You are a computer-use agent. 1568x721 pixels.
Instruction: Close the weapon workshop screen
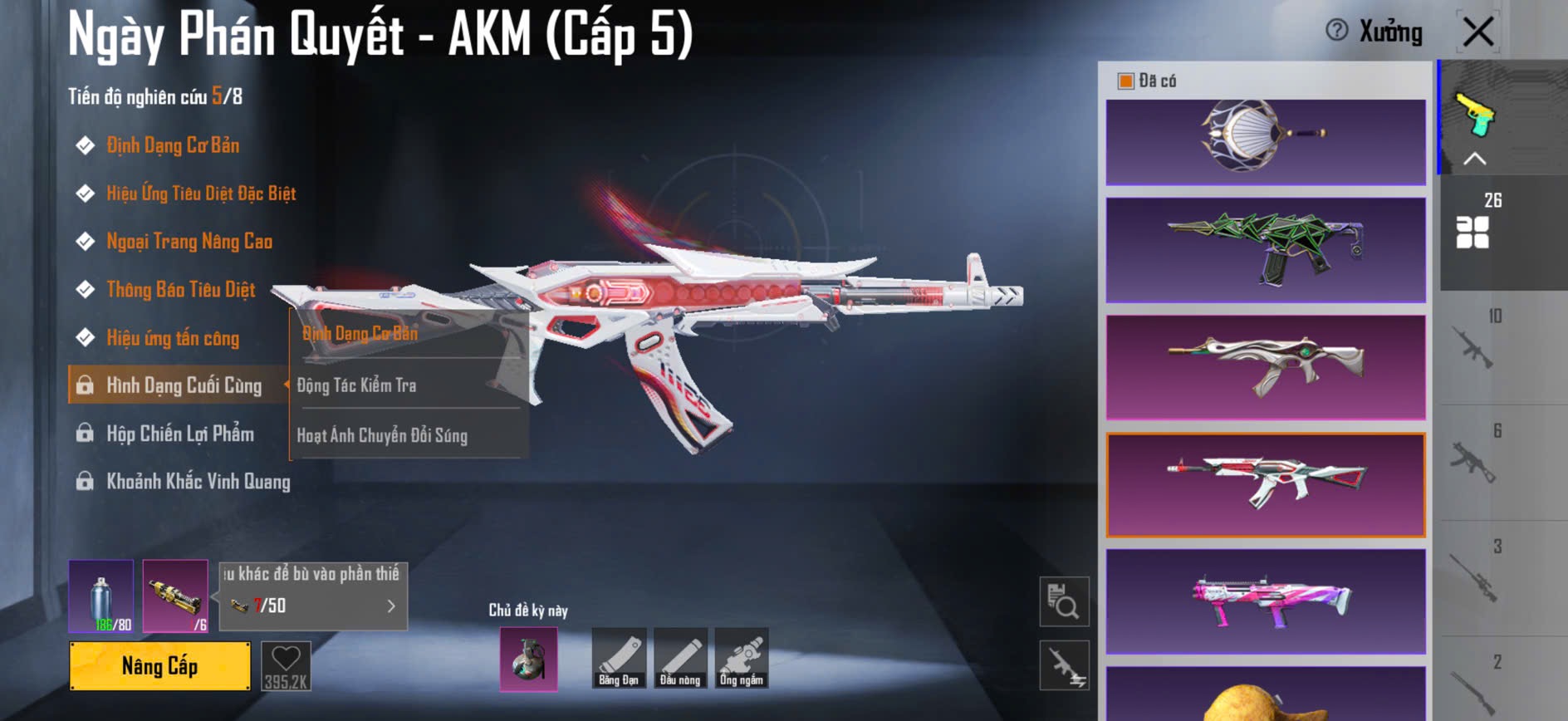pyautogui.click(x=1478, y=32)
